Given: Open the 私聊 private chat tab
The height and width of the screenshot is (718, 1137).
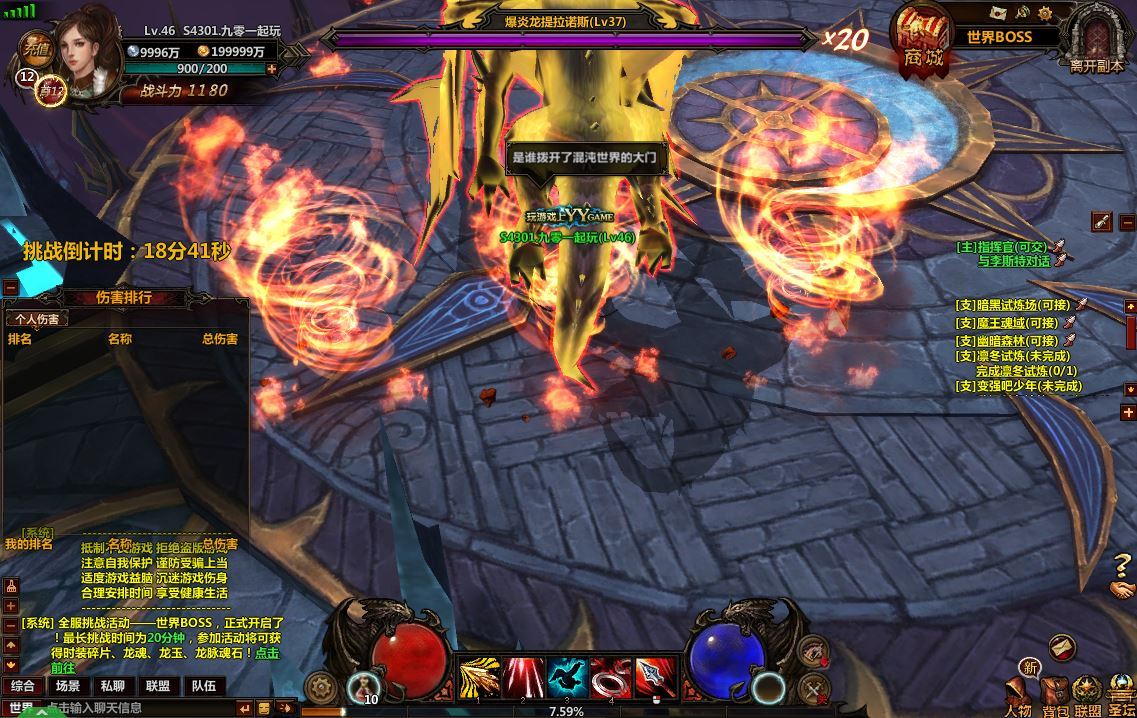Looking at the screenshot, I should click(x=112, y=686).
